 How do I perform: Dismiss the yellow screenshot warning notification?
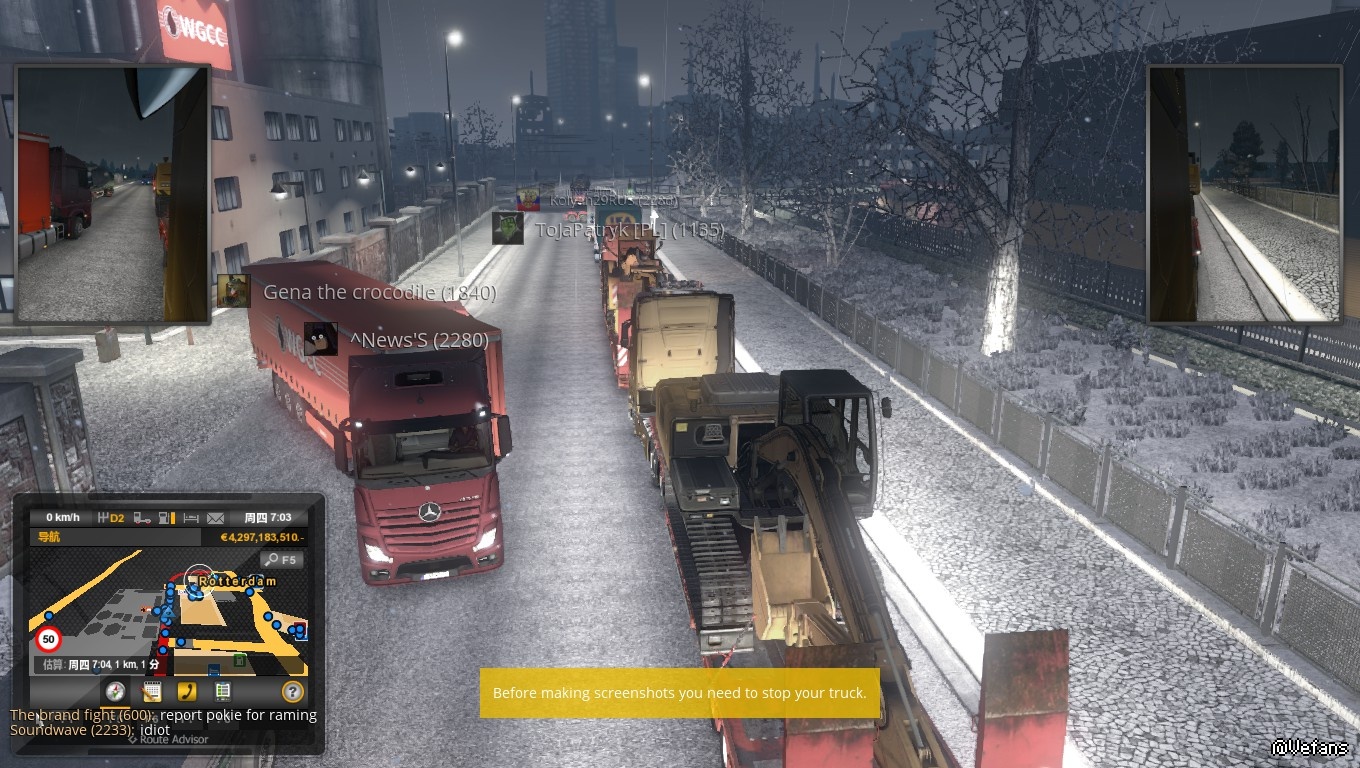679,693
